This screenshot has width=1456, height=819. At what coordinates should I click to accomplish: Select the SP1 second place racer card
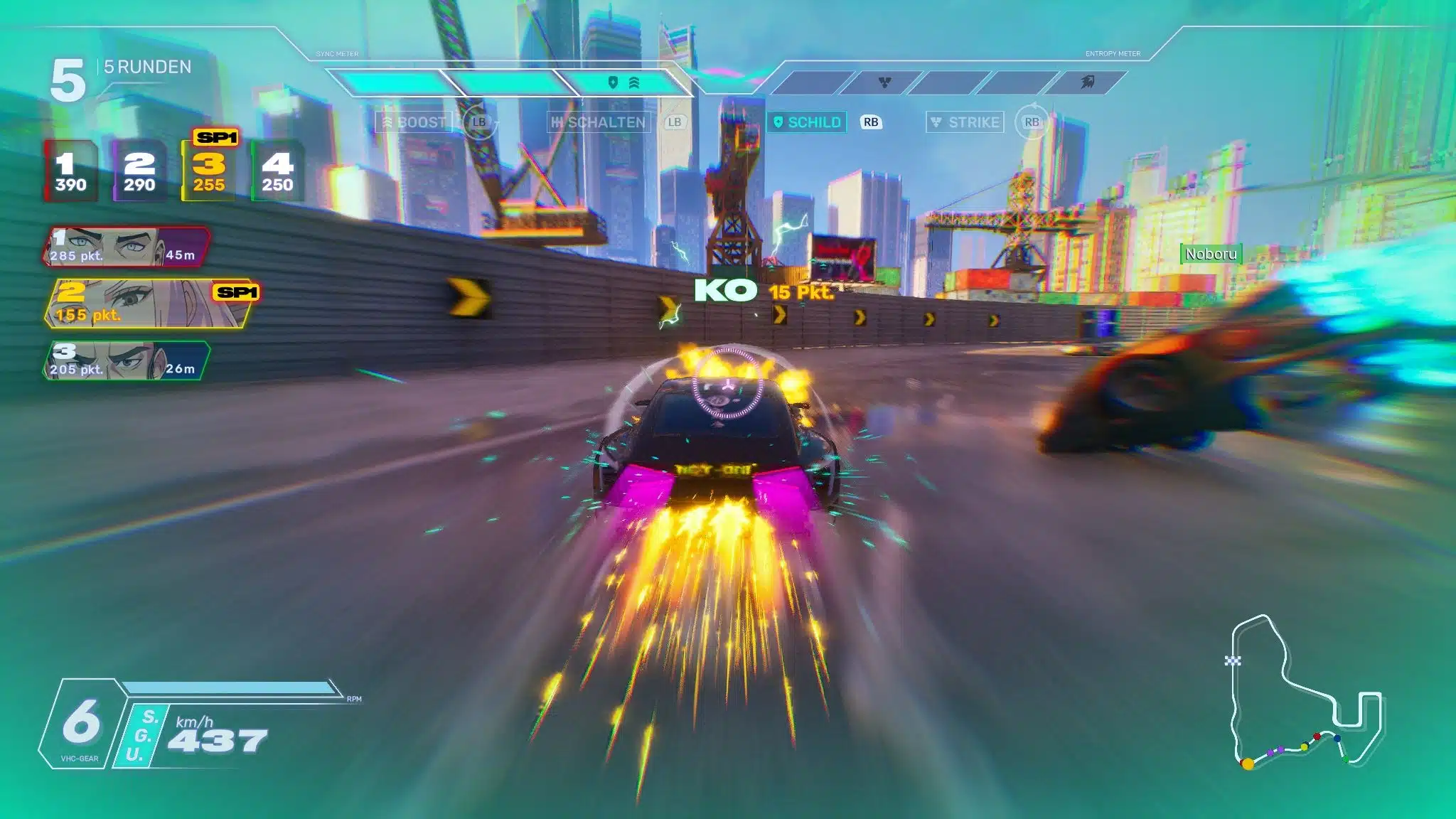tap(151, 304)
